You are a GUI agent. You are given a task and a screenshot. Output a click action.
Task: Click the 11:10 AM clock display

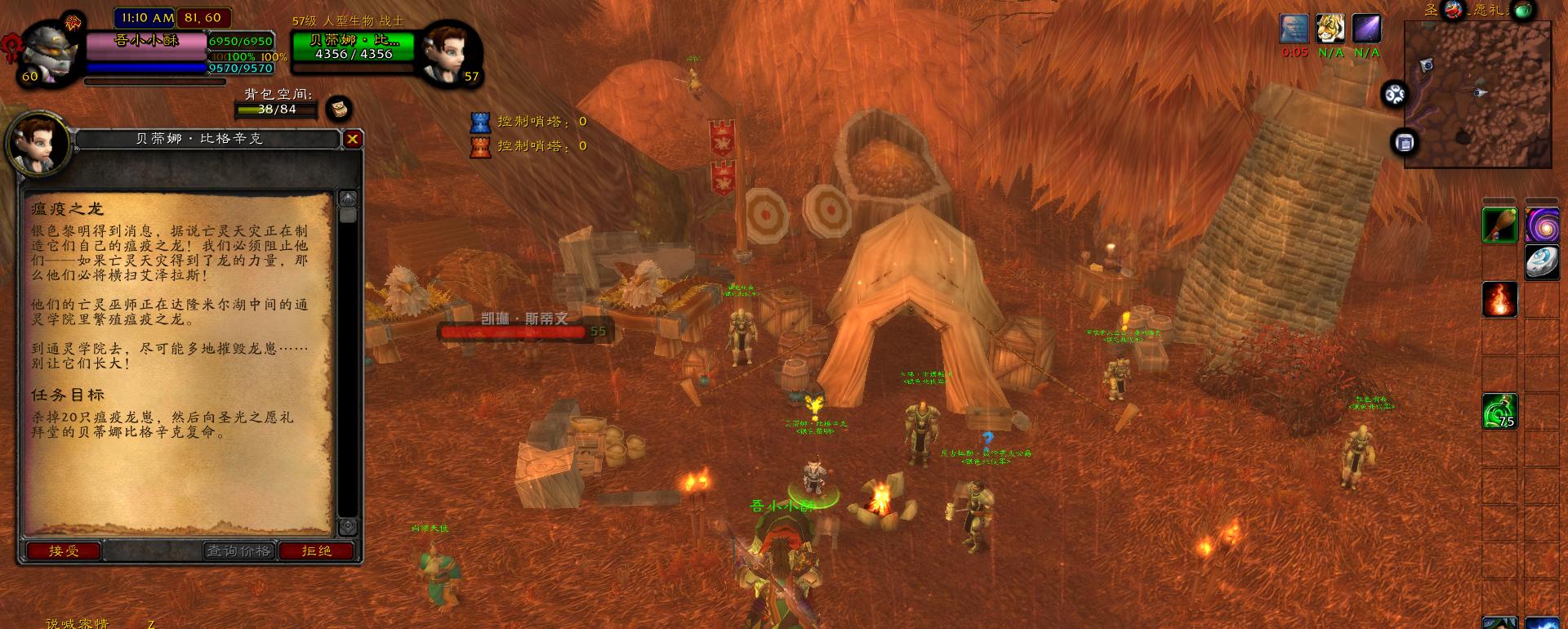pos(147,17)
